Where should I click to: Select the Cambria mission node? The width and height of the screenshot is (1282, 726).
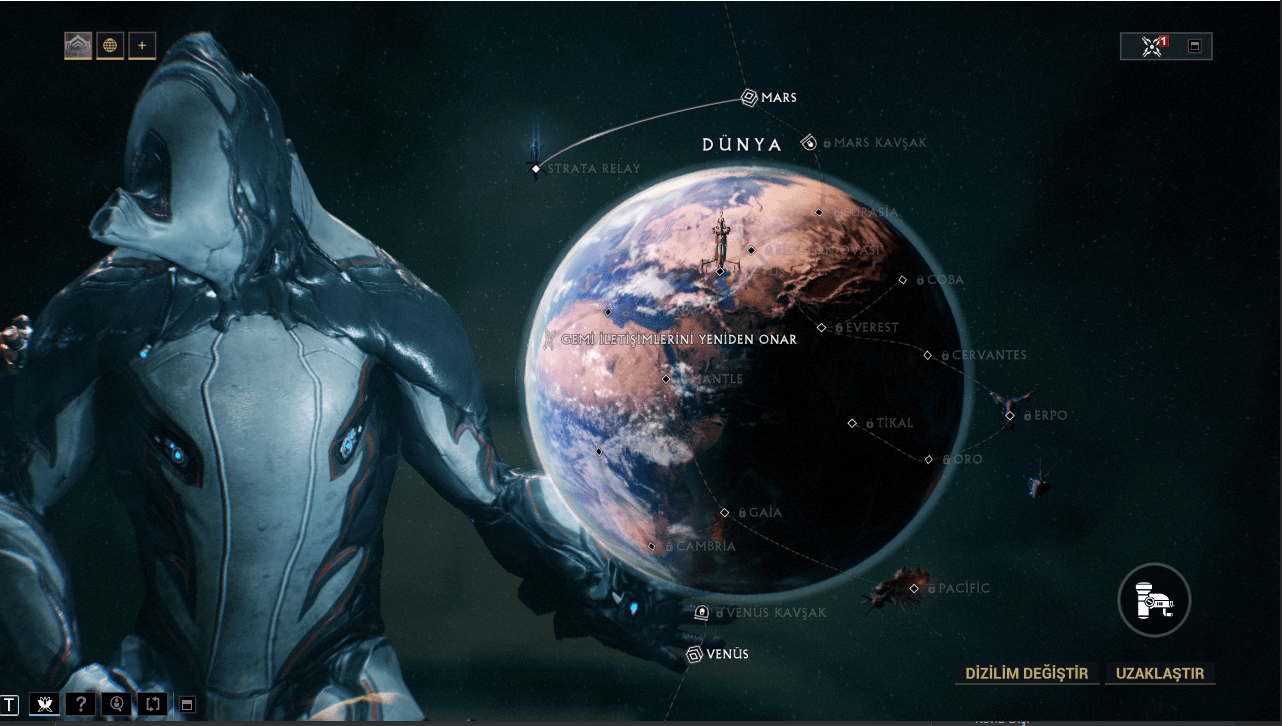coord(652,547)
